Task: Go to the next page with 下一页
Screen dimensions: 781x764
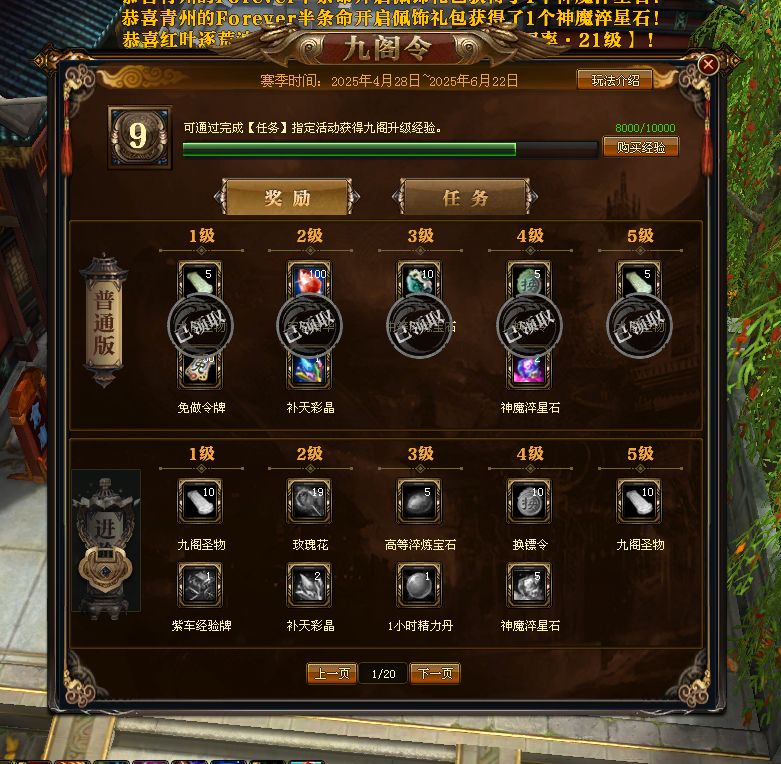Action: point(434,674)
